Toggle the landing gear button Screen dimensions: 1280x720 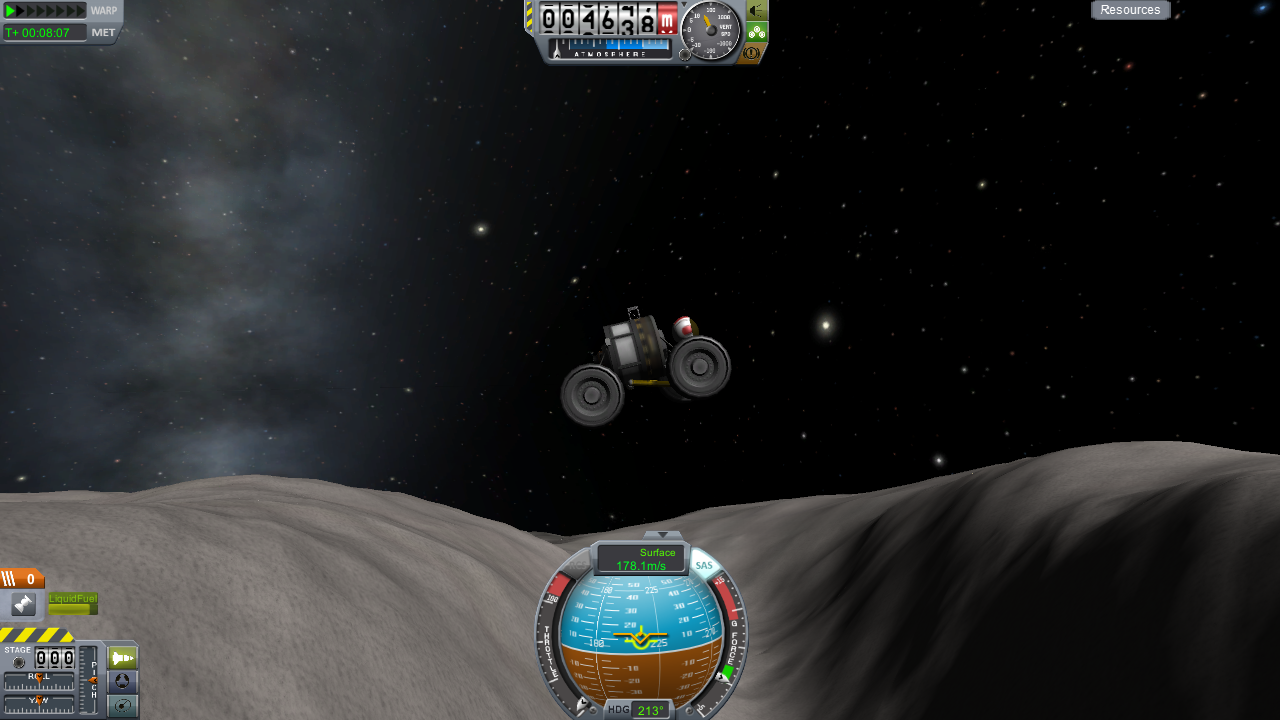[757, 32]
